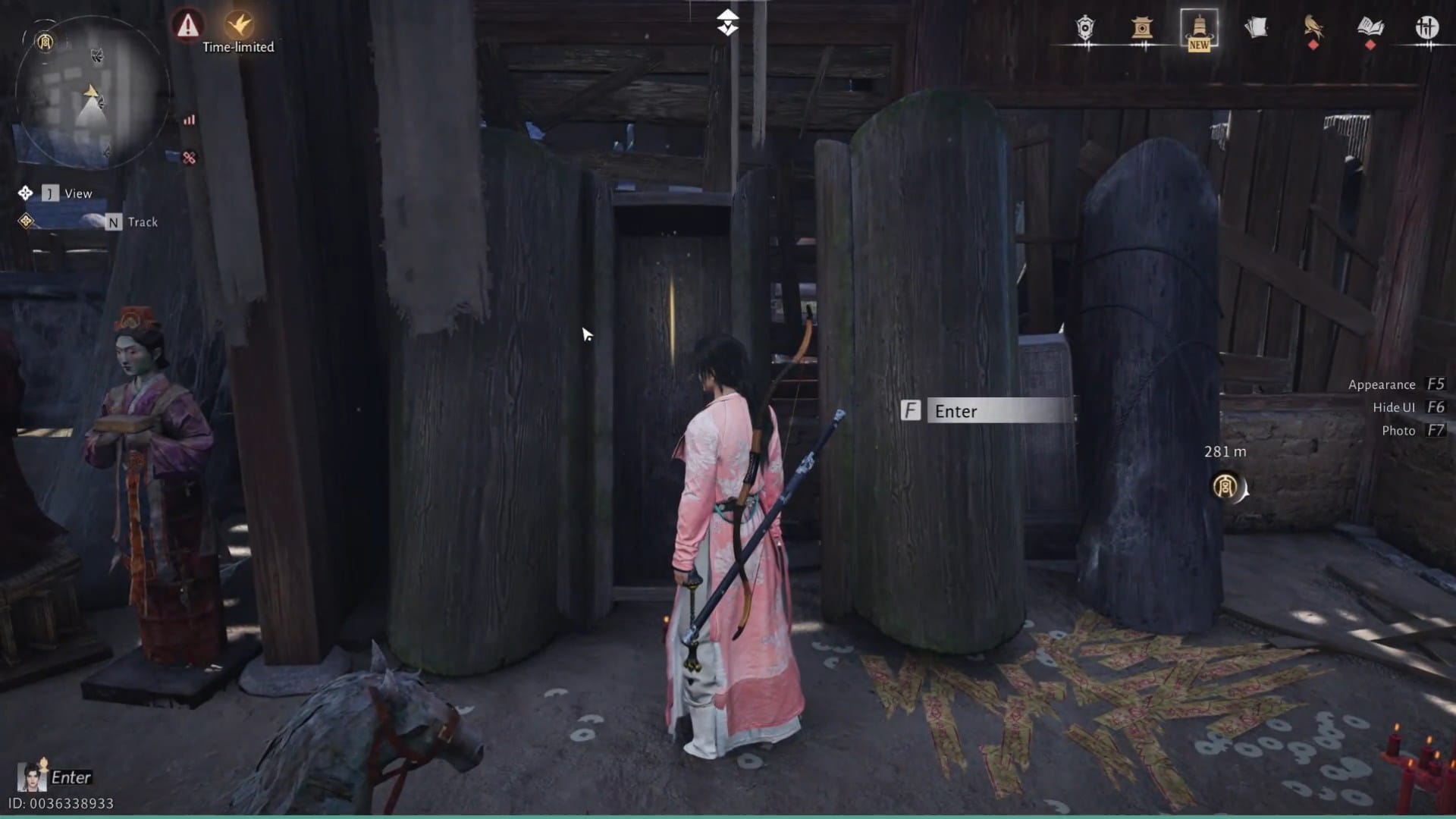Click the signal strength bars indicator
Screen dimensions: 1456x819
point(188,119)
